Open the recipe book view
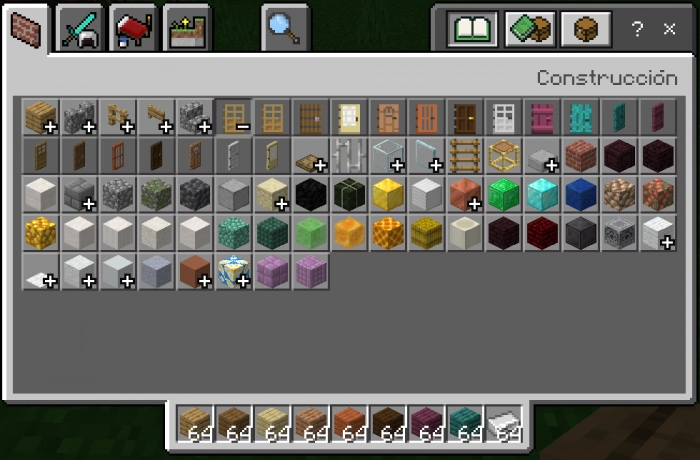700x460 pixels. [x=473, y=30]
